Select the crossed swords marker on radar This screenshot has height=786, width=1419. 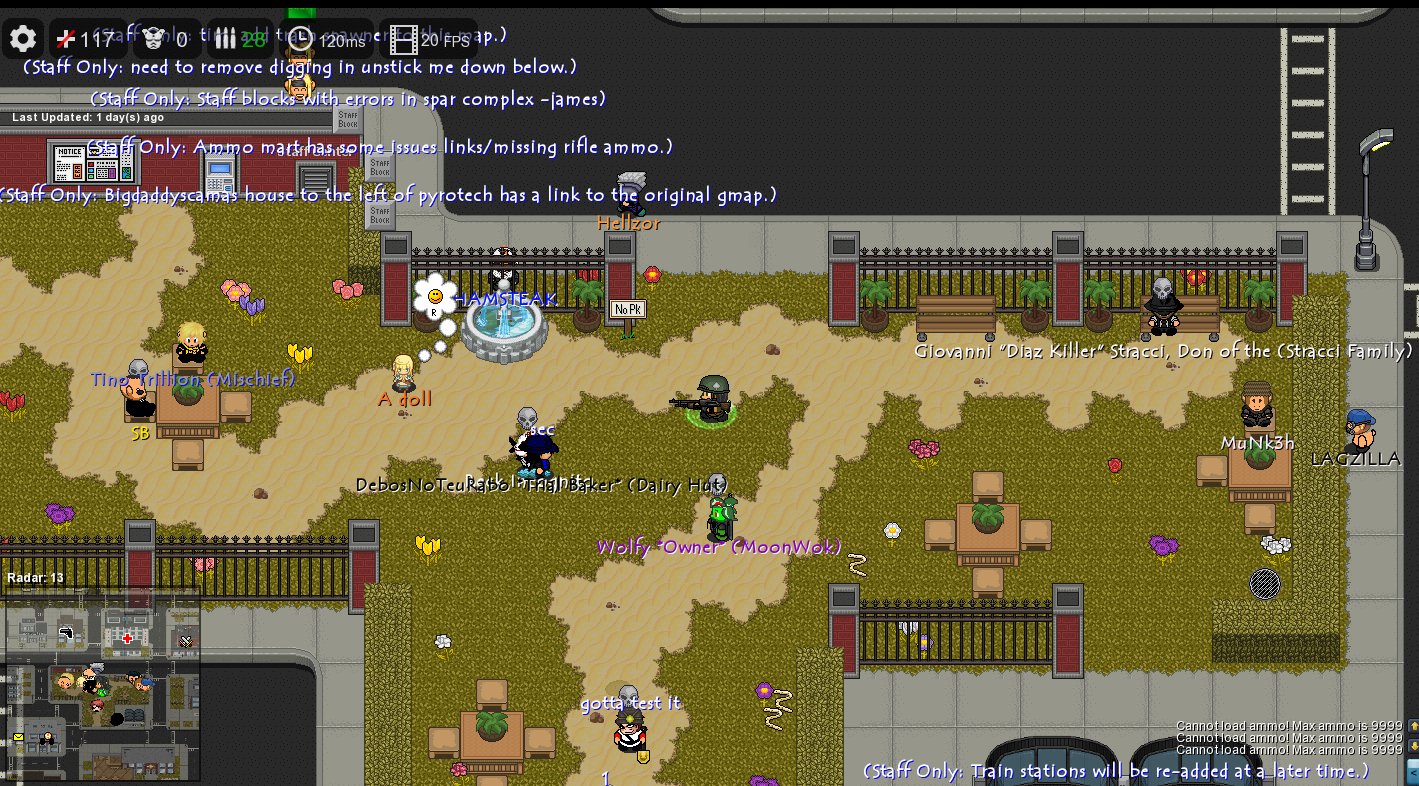click(186, 639)
